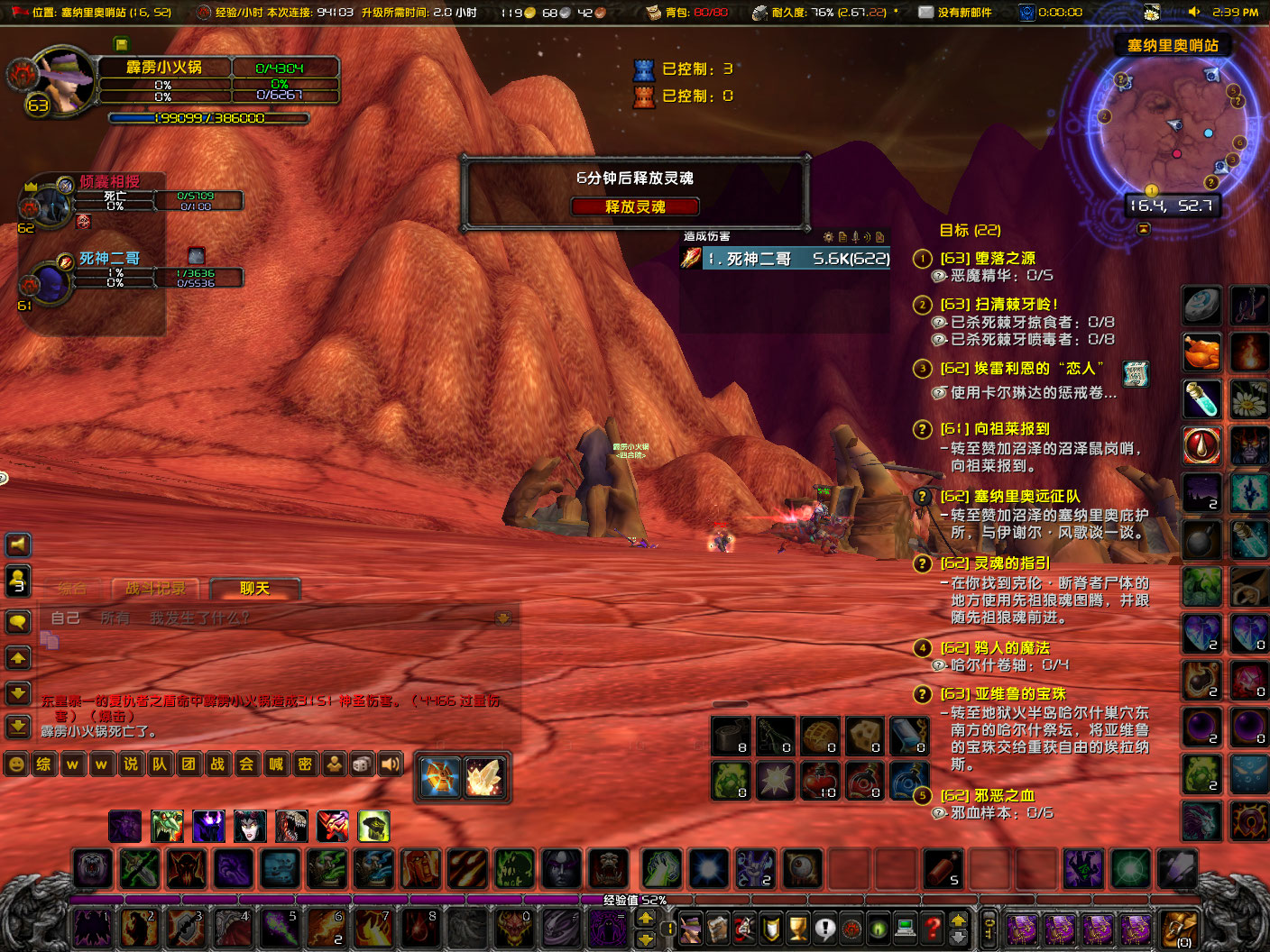Open the red question mark help button
Screen dimensions: 1270x952
tap(934, 927)
